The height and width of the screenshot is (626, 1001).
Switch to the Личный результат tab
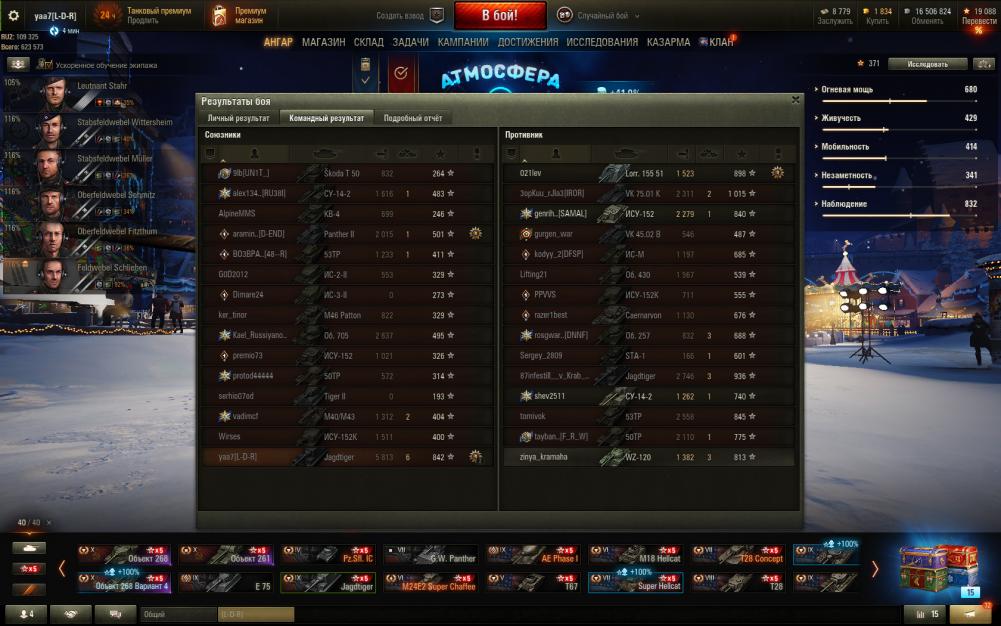238,118
